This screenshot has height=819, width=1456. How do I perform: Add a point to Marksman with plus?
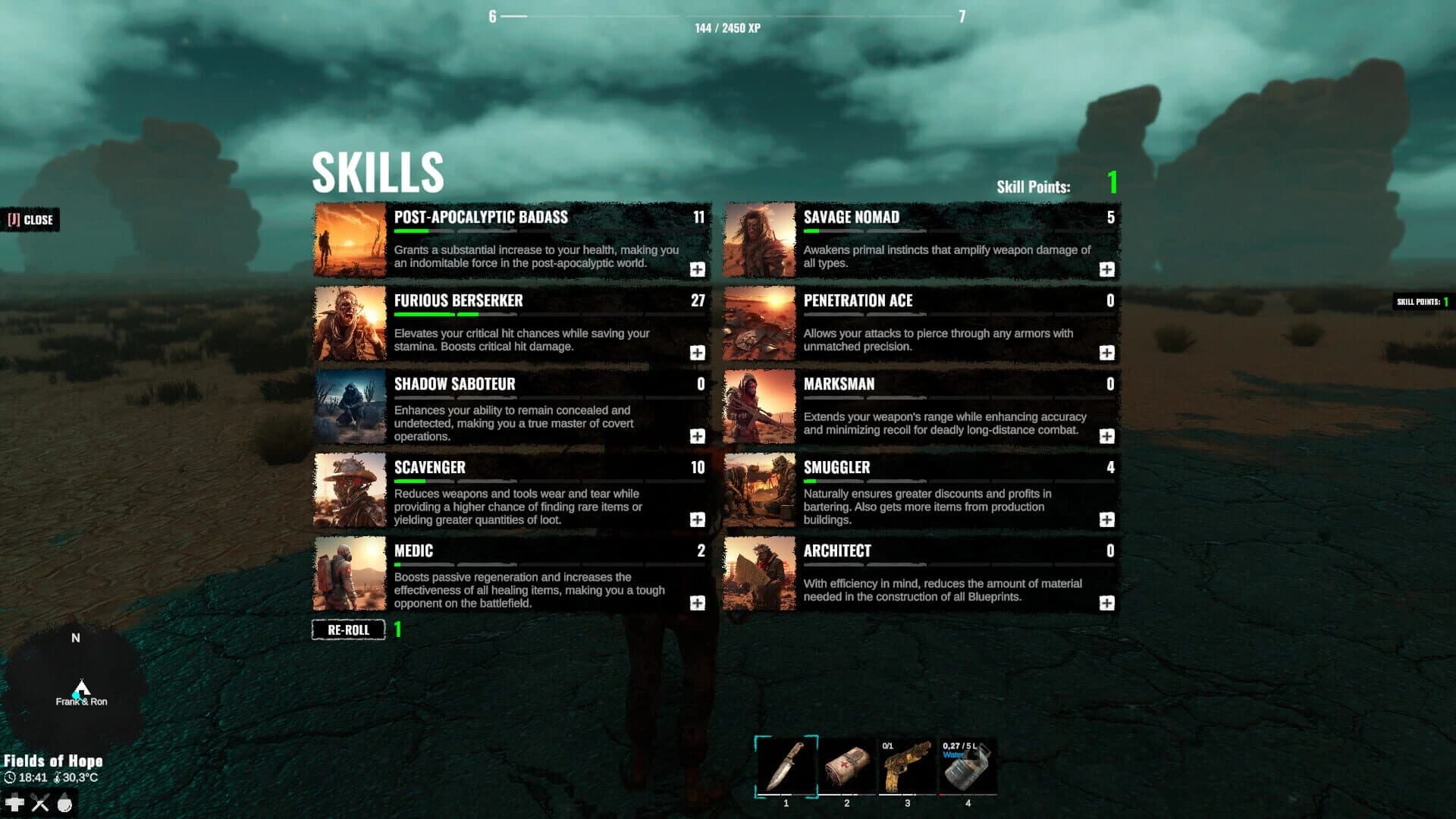pyautogui.click(x=1108, y=436)
